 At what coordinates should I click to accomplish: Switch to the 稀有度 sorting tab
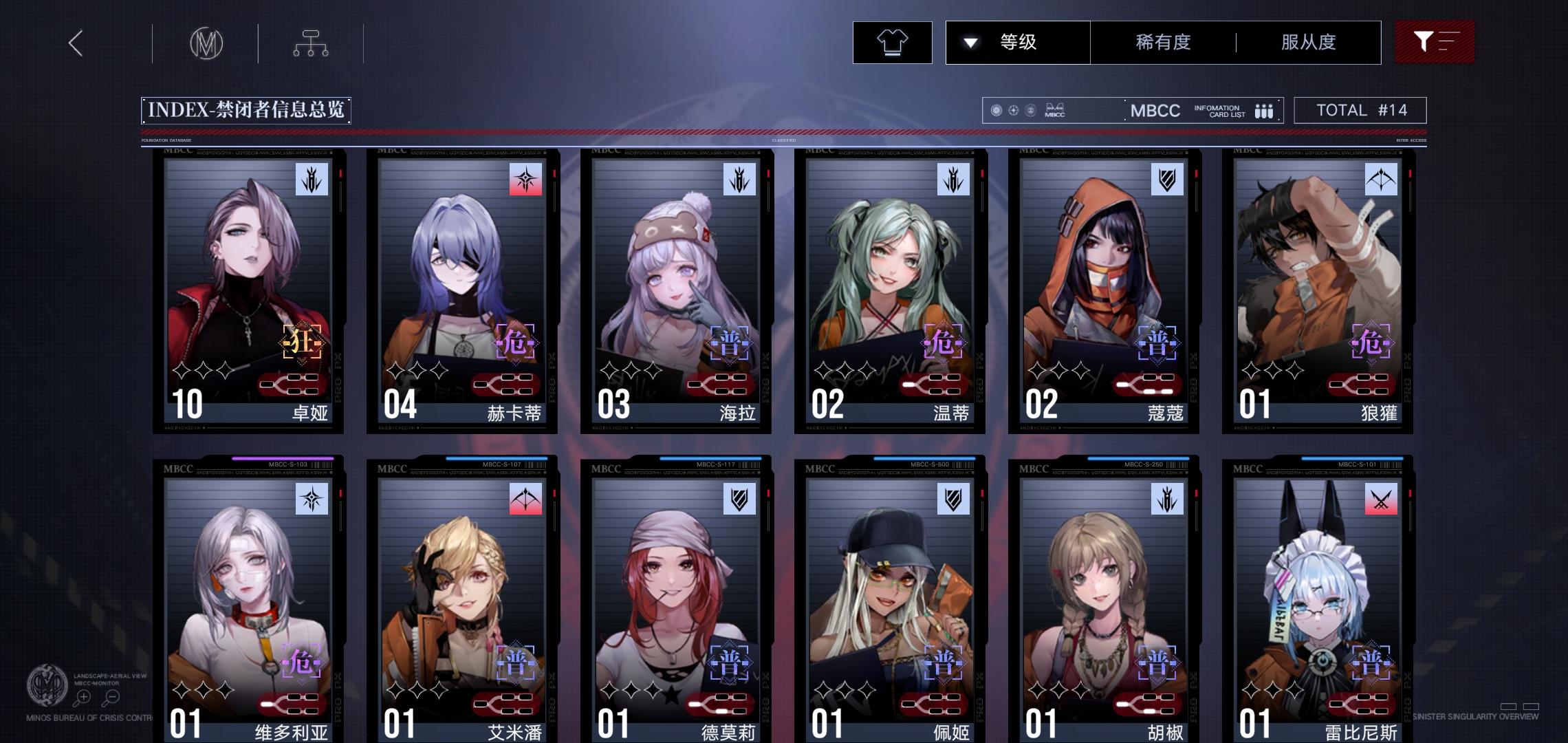pos(1164,42)
